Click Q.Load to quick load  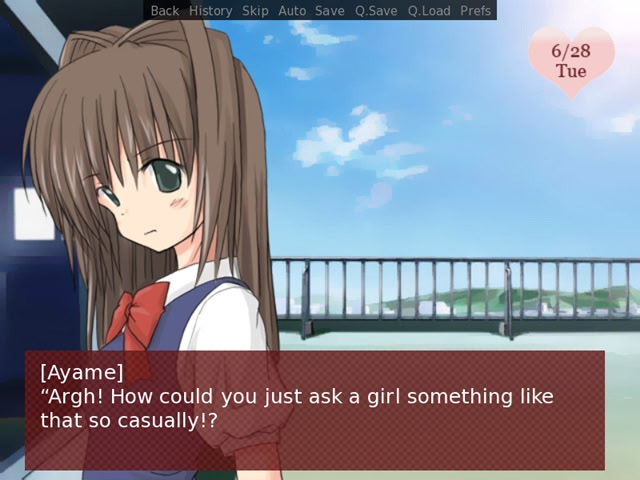(x=429, y=11)
